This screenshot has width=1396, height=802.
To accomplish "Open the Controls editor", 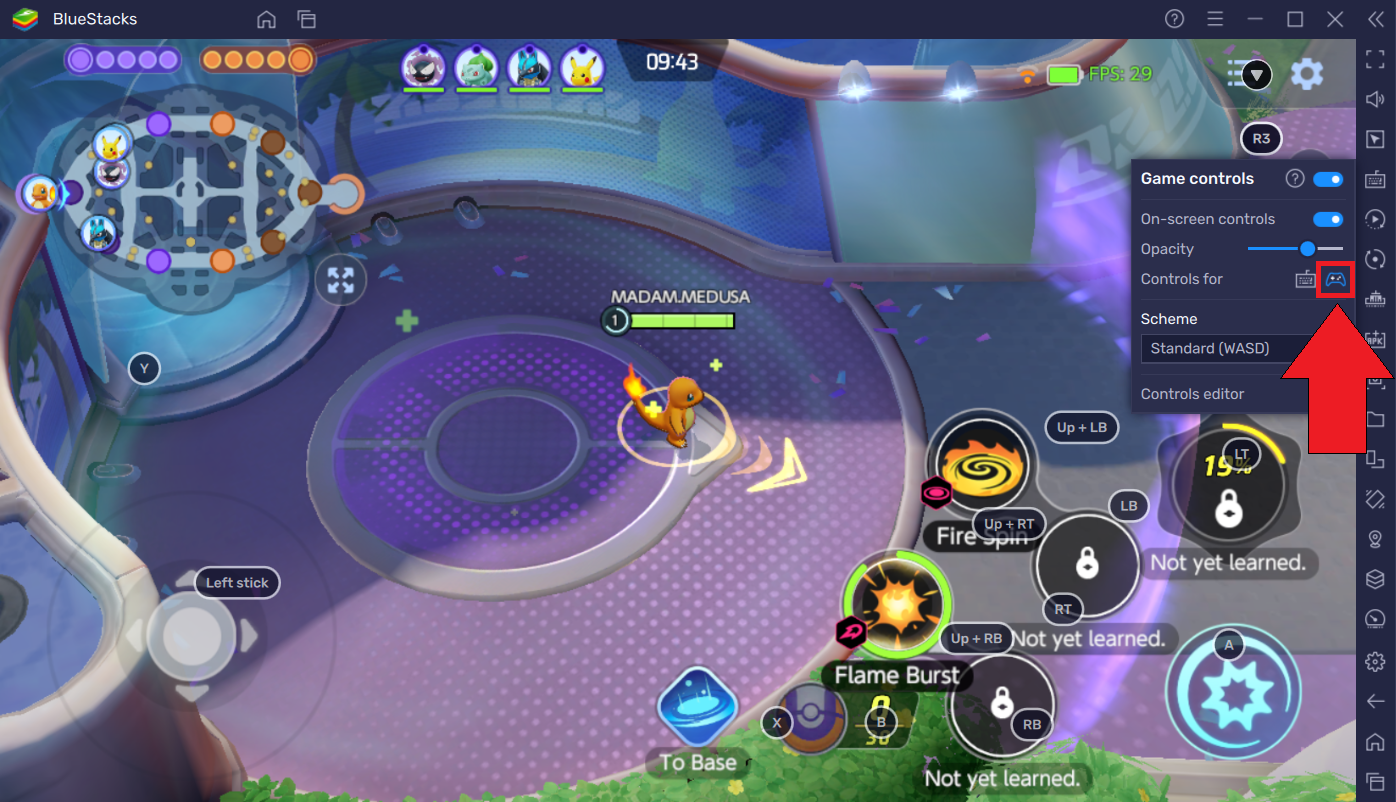I will pos(1192,393).
